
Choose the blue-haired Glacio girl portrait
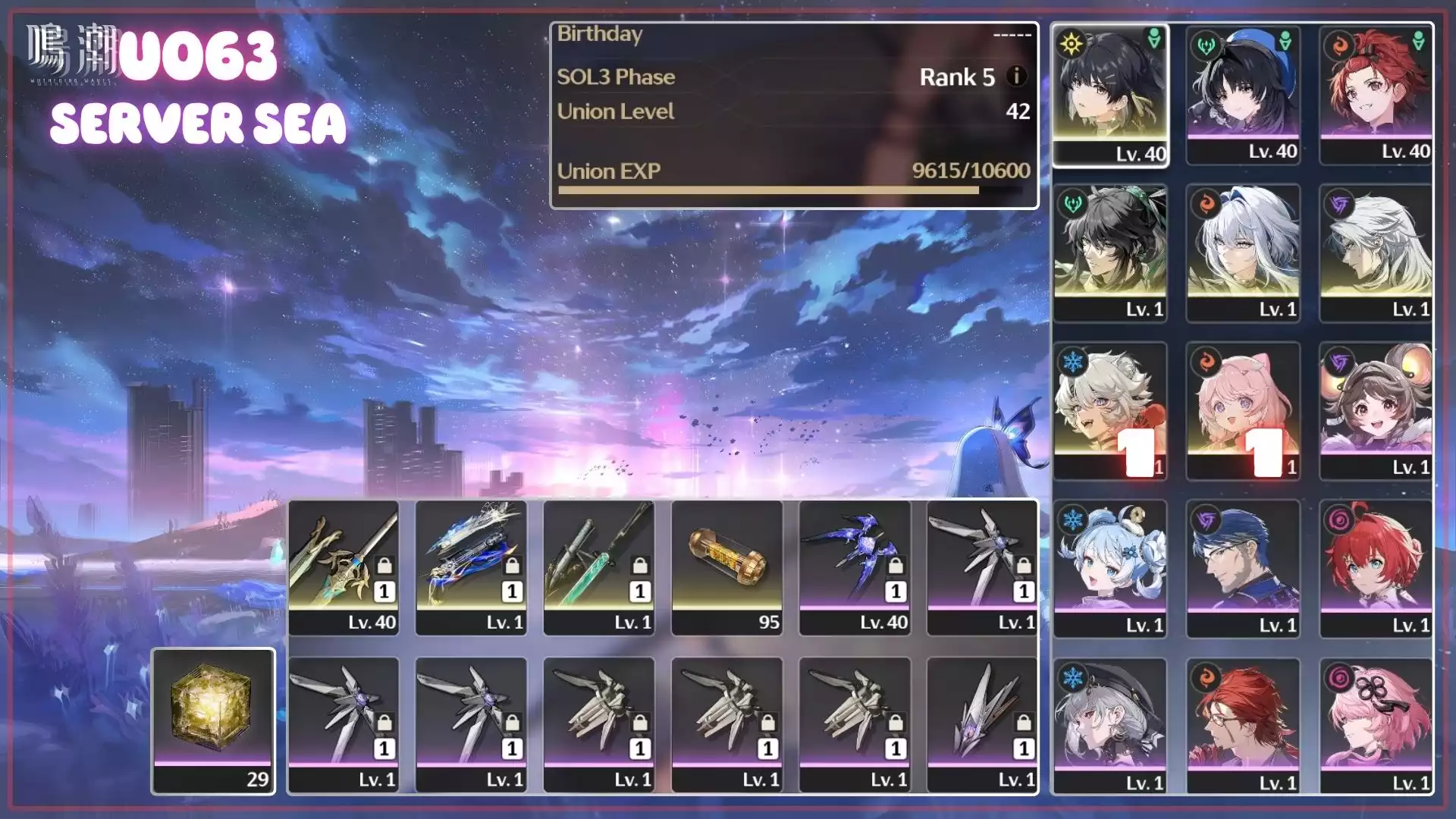[1110, 568]
